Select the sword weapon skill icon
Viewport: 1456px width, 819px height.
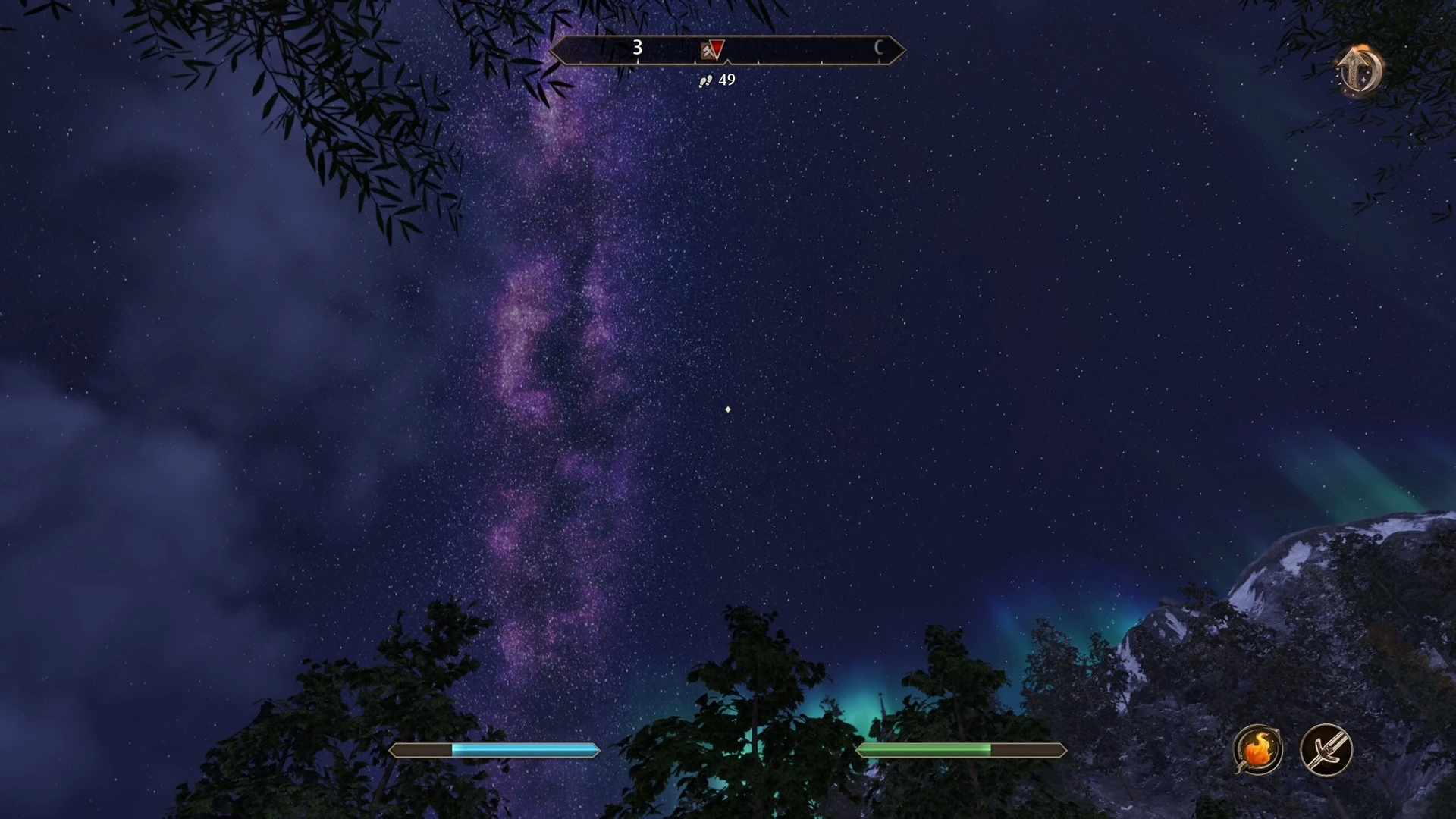(x=1326, y=750)
